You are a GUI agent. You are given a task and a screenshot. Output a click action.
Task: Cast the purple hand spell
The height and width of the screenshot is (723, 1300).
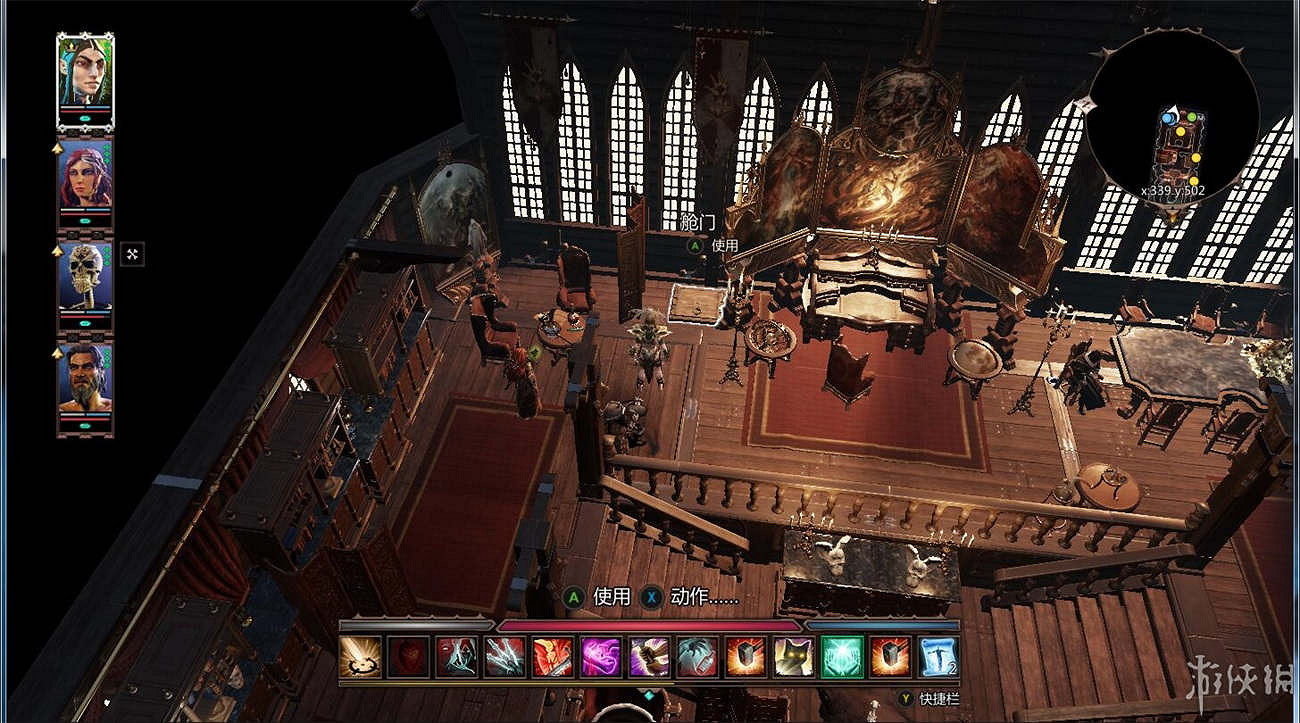click(601, 657)
